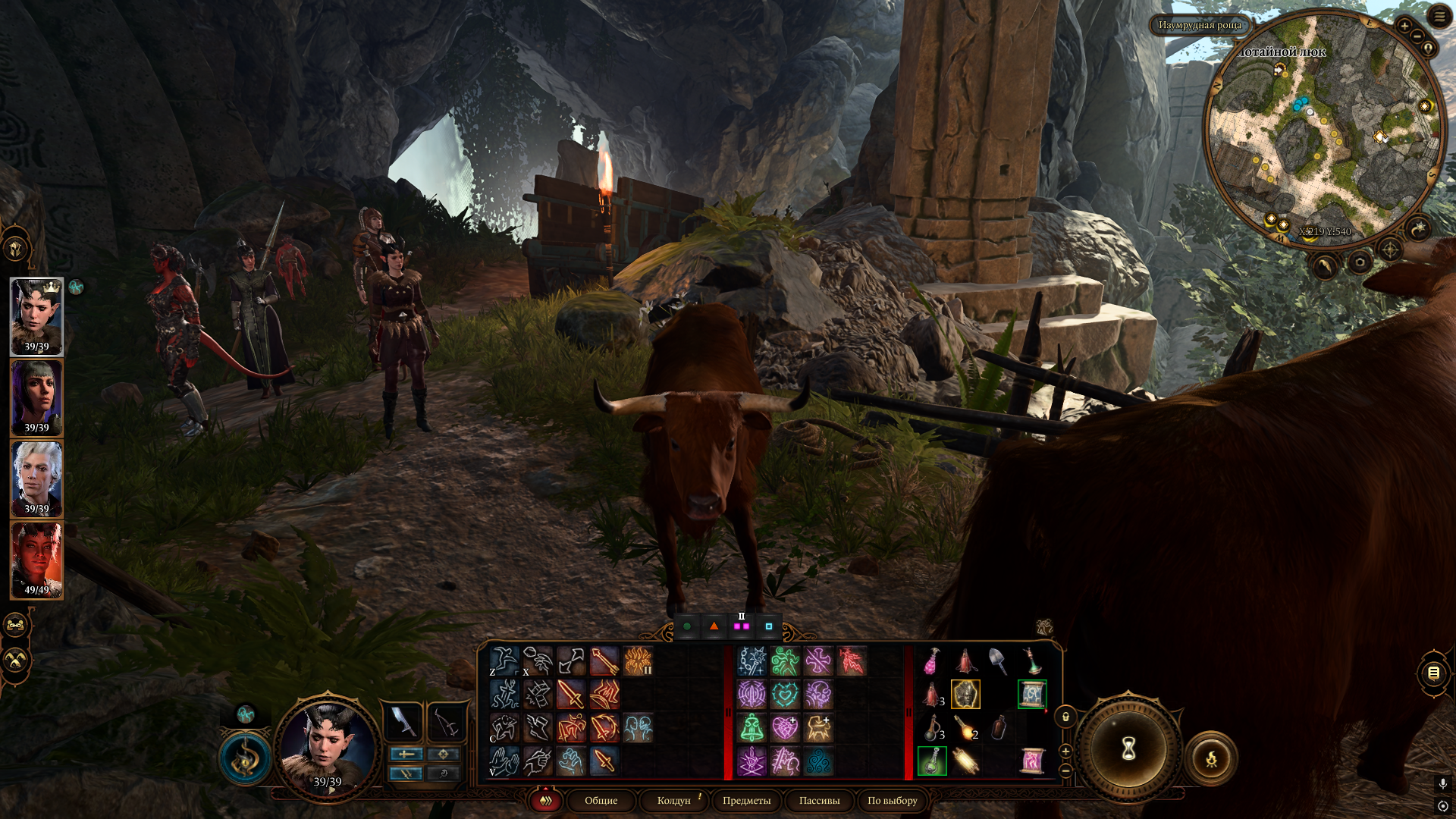Activate the jump ability icon
The width and height of the screenshot is (1456, 819).
point(504,661)
